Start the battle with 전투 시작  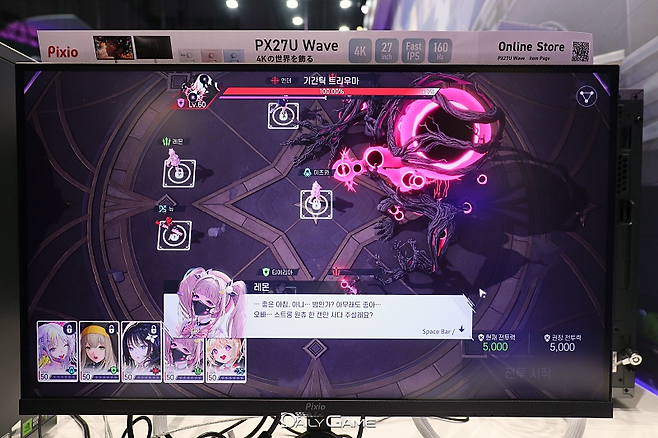click(517, 374)
